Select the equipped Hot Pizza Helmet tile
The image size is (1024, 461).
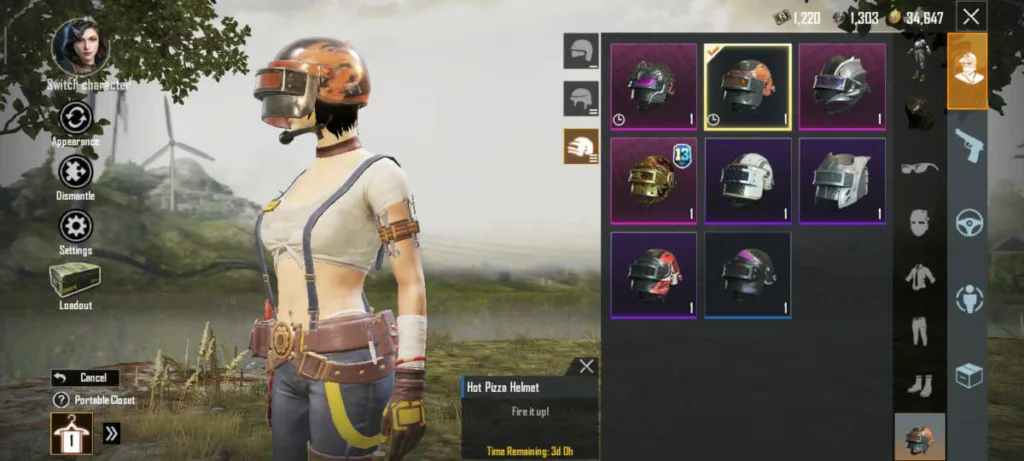click(747, 87)
